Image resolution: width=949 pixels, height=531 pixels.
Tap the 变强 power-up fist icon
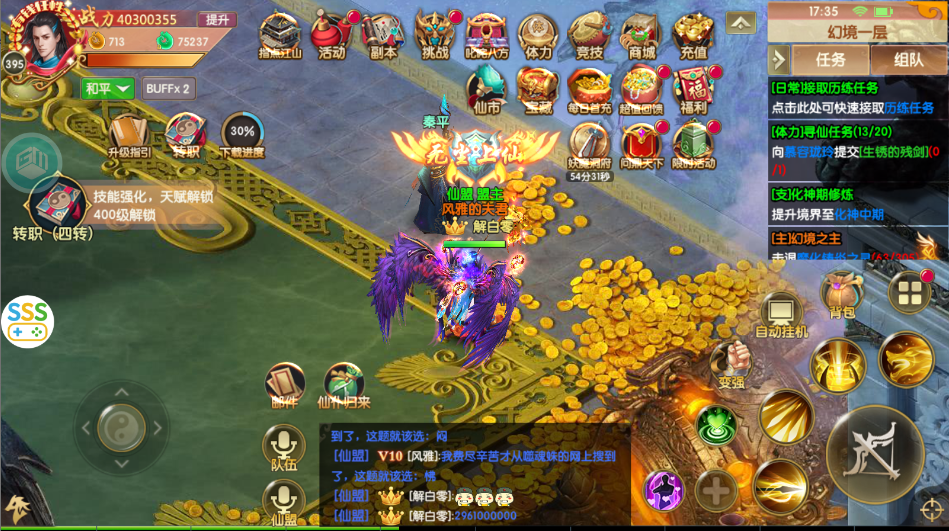[731, 363]
